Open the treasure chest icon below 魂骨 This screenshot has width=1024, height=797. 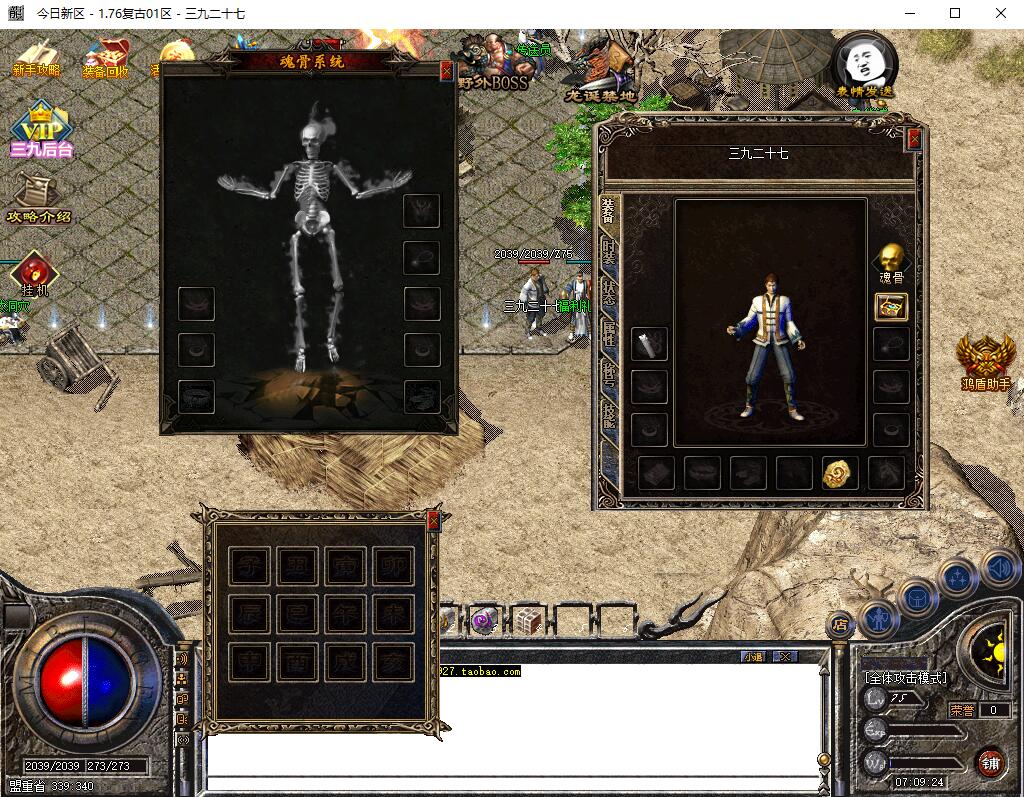pyautogui.click(x=890, y=307)
